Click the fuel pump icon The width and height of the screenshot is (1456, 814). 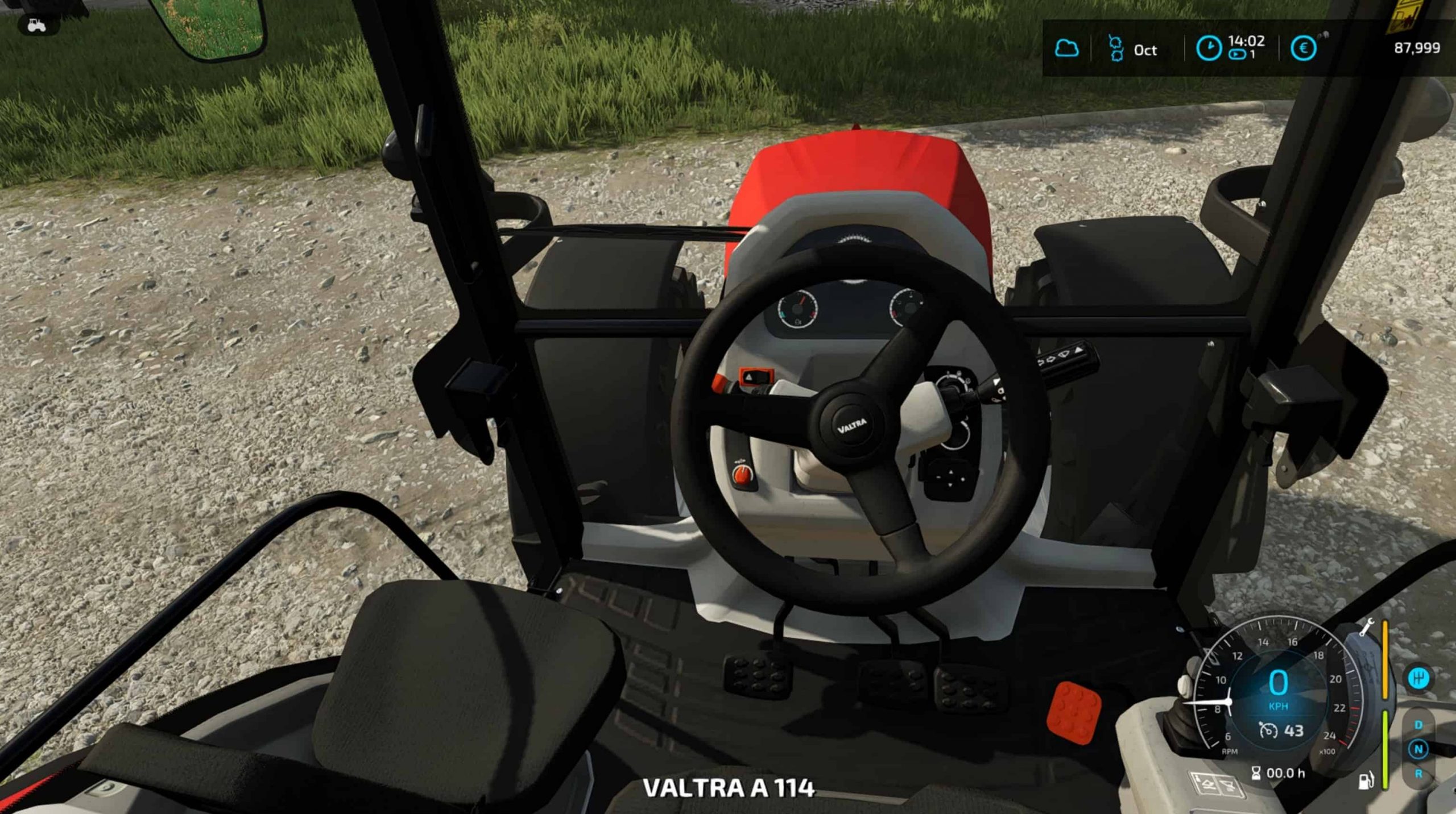pos(1366,780)
